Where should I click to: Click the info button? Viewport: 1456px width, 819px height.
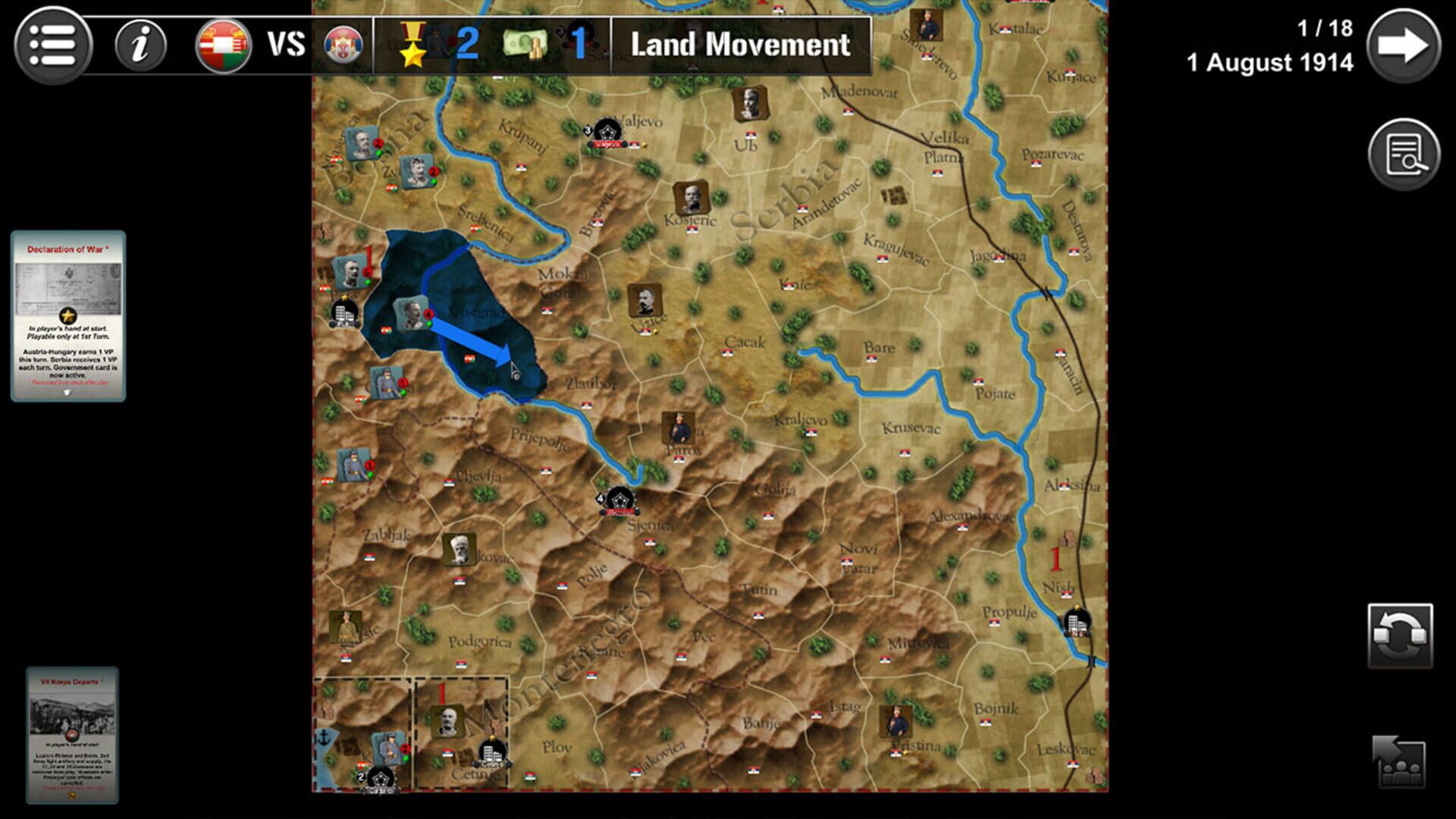click(x=141, y=43)
